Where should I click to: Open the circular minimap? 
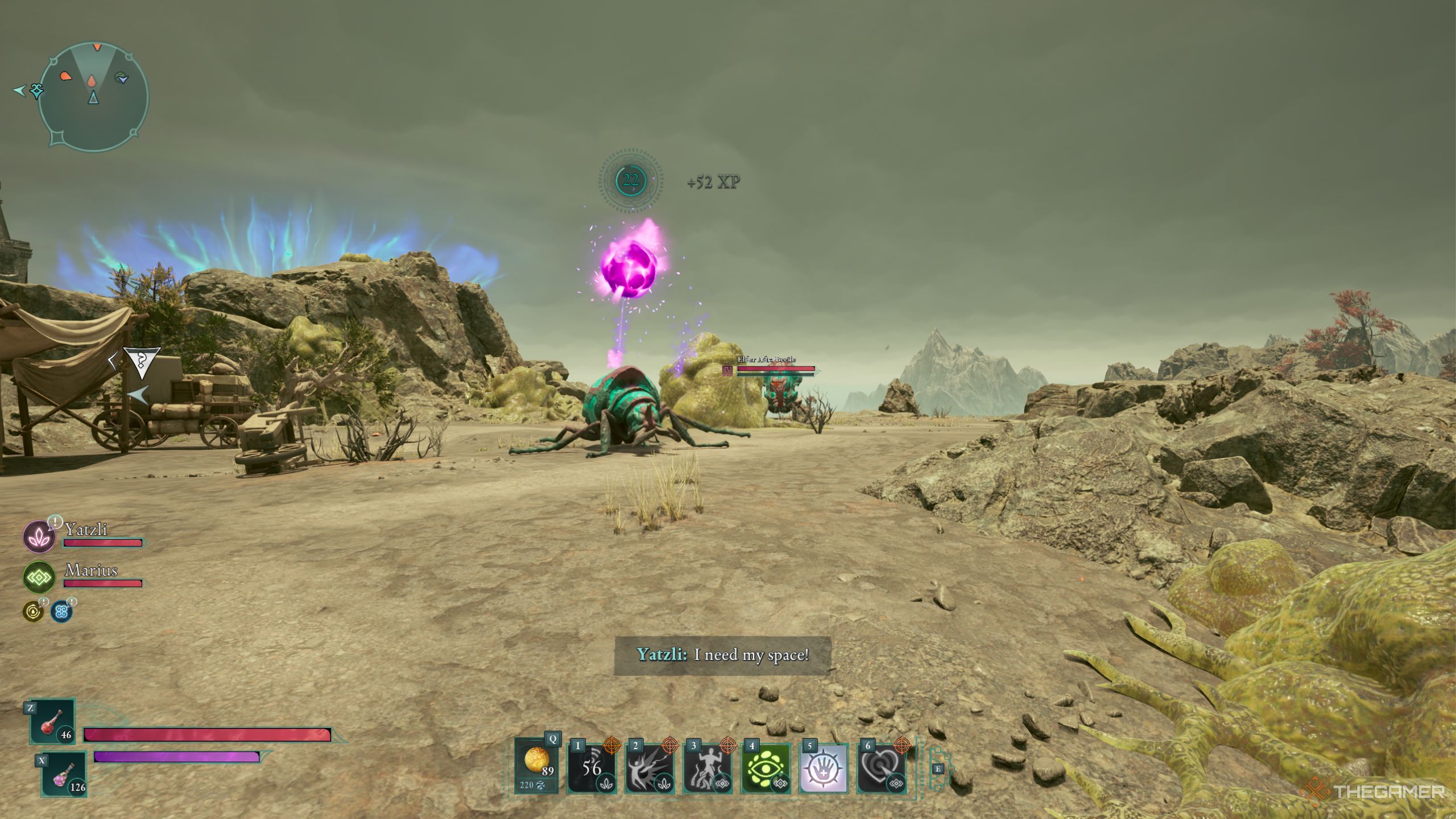coord(94,97)
